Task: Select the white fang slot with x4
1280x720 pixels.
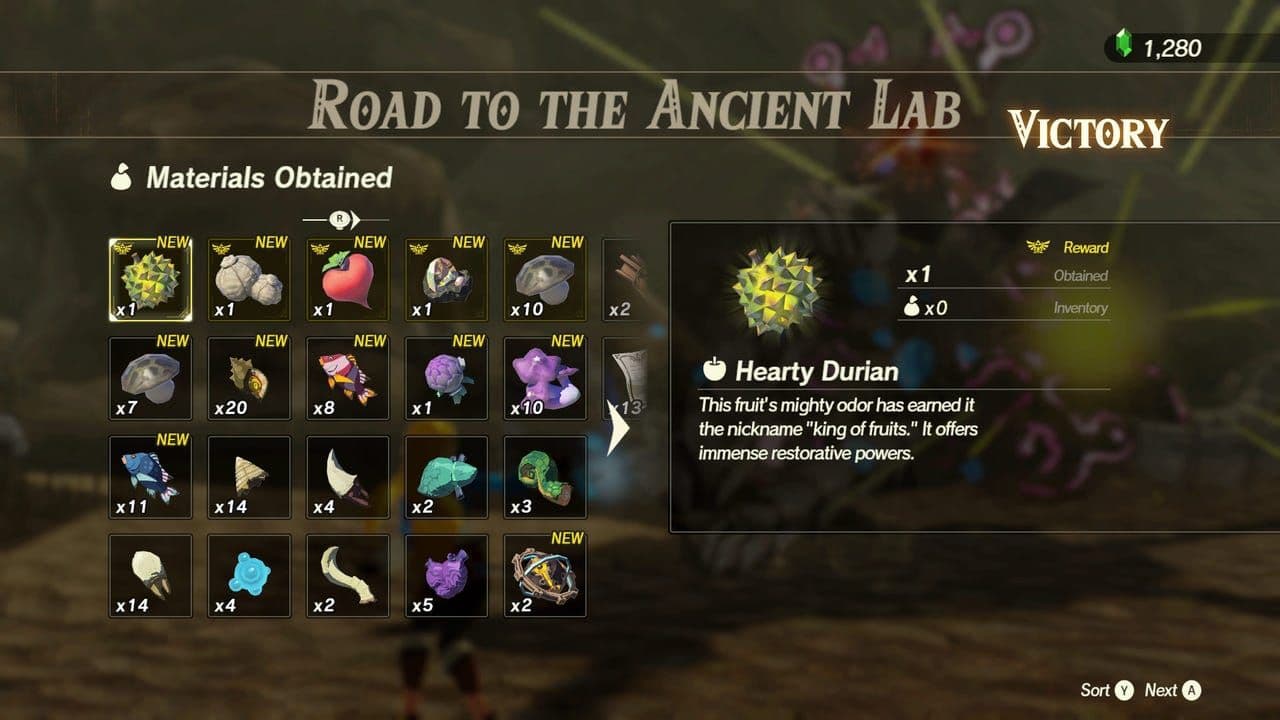Action: (348, 477)
